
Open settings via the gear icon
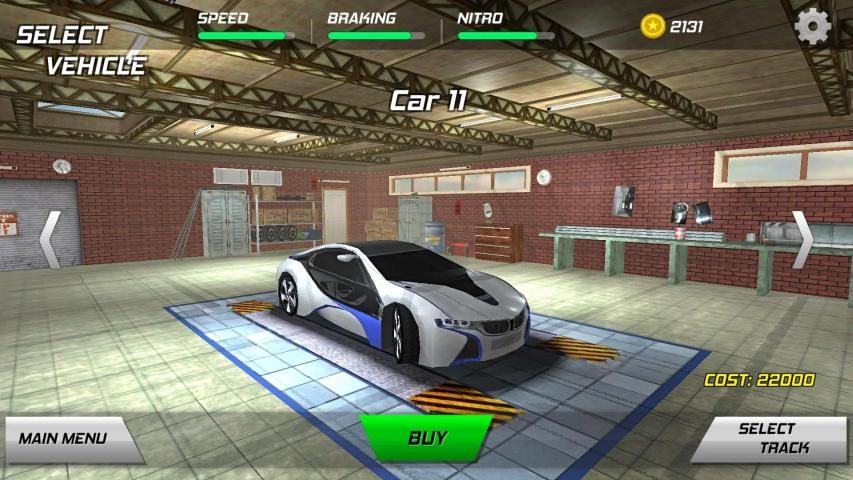[813, 25]
